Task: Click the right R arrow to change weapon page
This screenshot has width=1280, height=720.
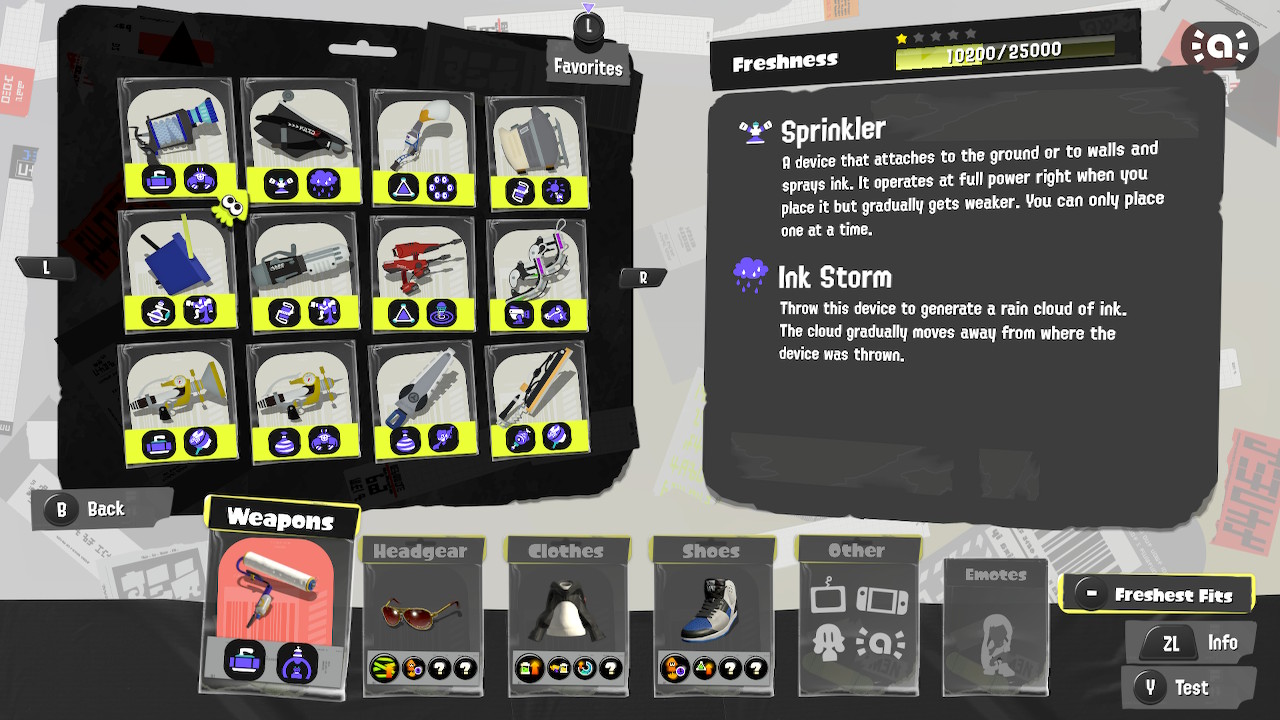Action: (x=644, y=277)
